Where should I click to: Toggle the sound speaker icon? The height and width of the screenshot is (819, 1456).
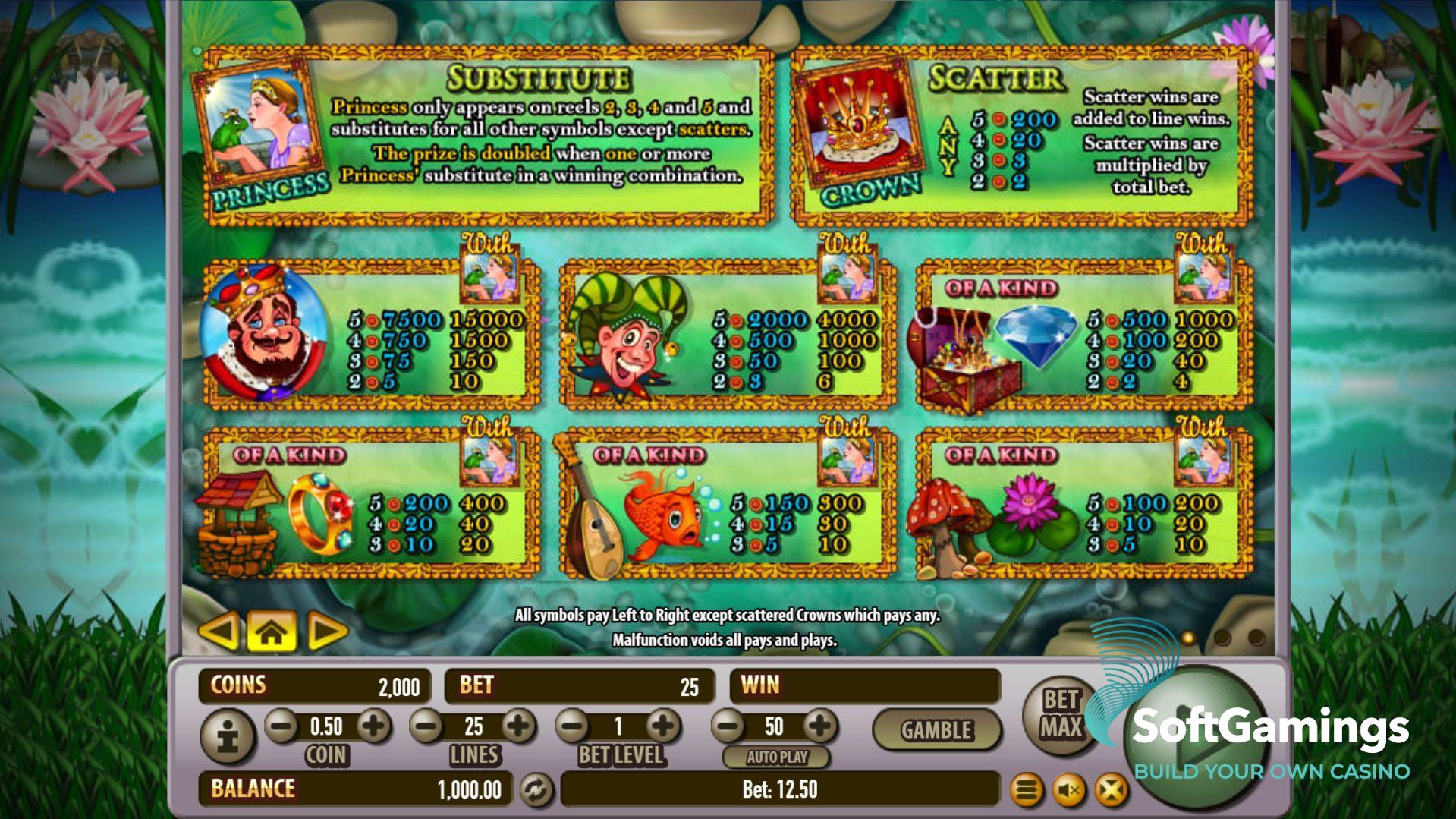1069,791
